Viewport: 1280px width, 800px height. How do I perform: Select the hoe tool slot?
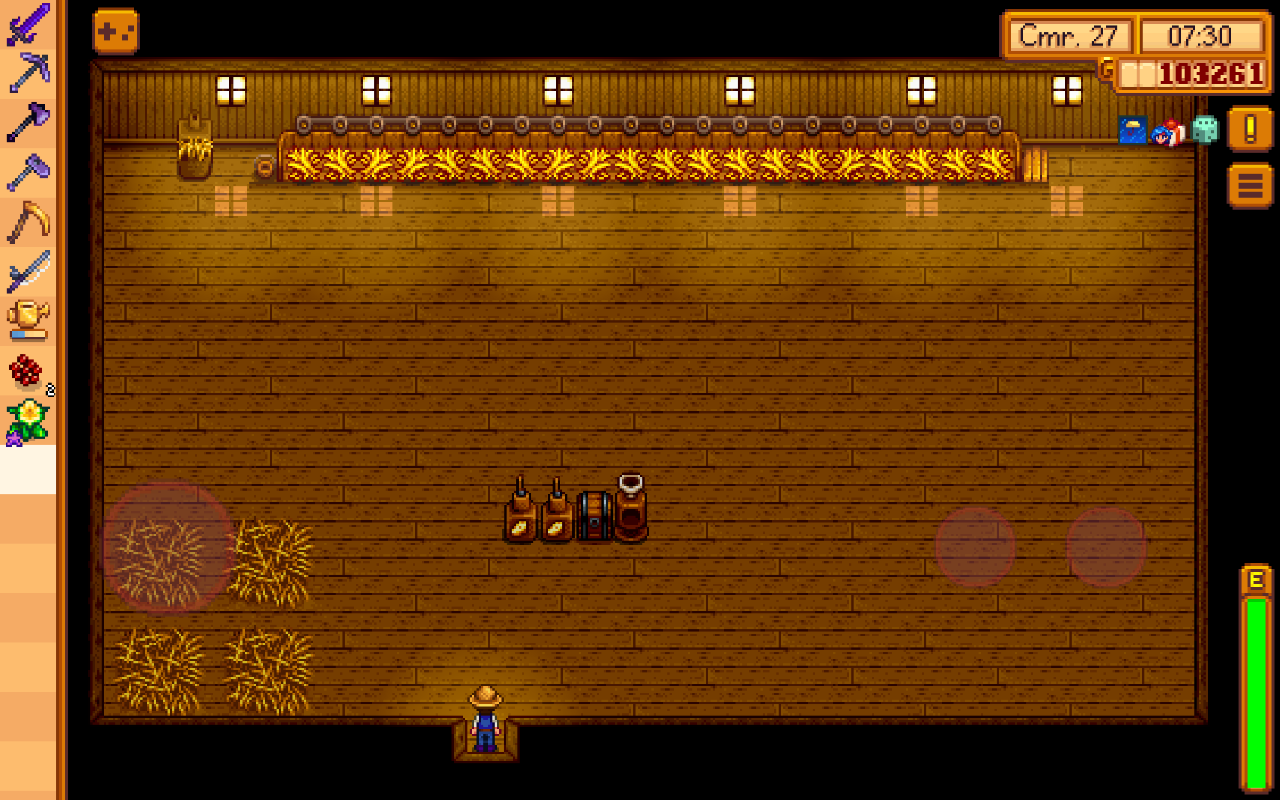click(28, 172)
